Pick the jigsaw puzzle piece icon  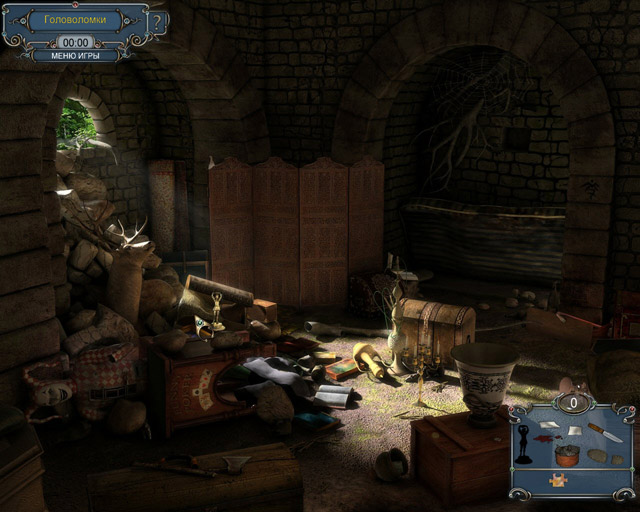pyautogui.click(x=556, y=481)
